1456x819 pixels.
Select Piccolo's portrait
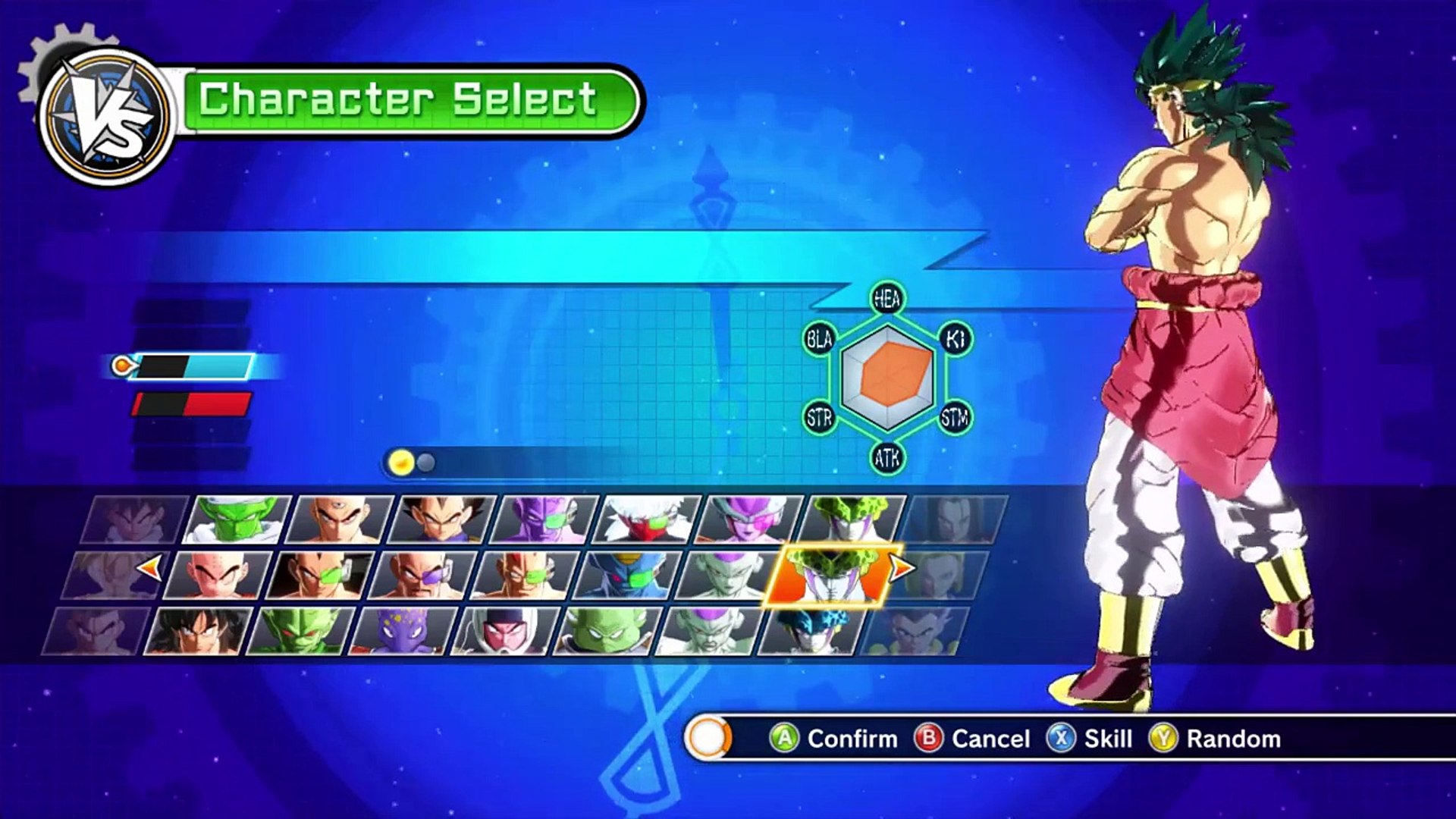237,519
